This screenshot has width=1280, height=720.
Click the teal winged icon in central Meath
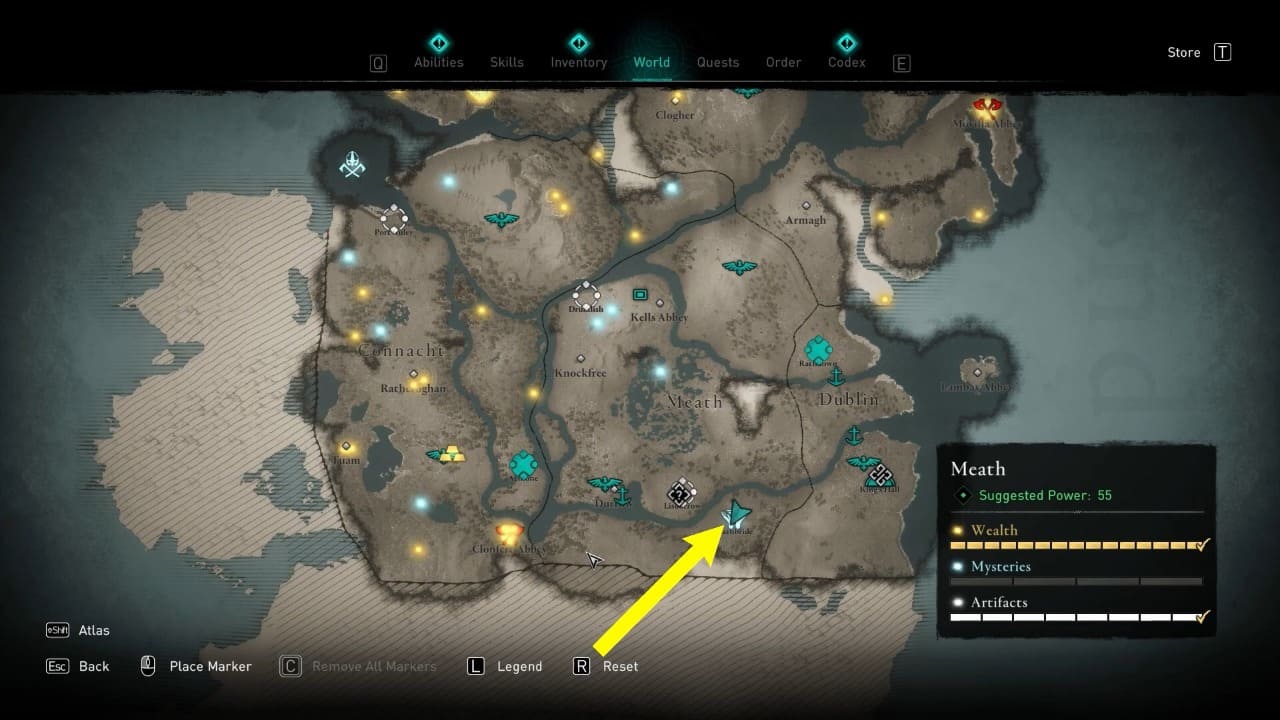click(741, 266)
